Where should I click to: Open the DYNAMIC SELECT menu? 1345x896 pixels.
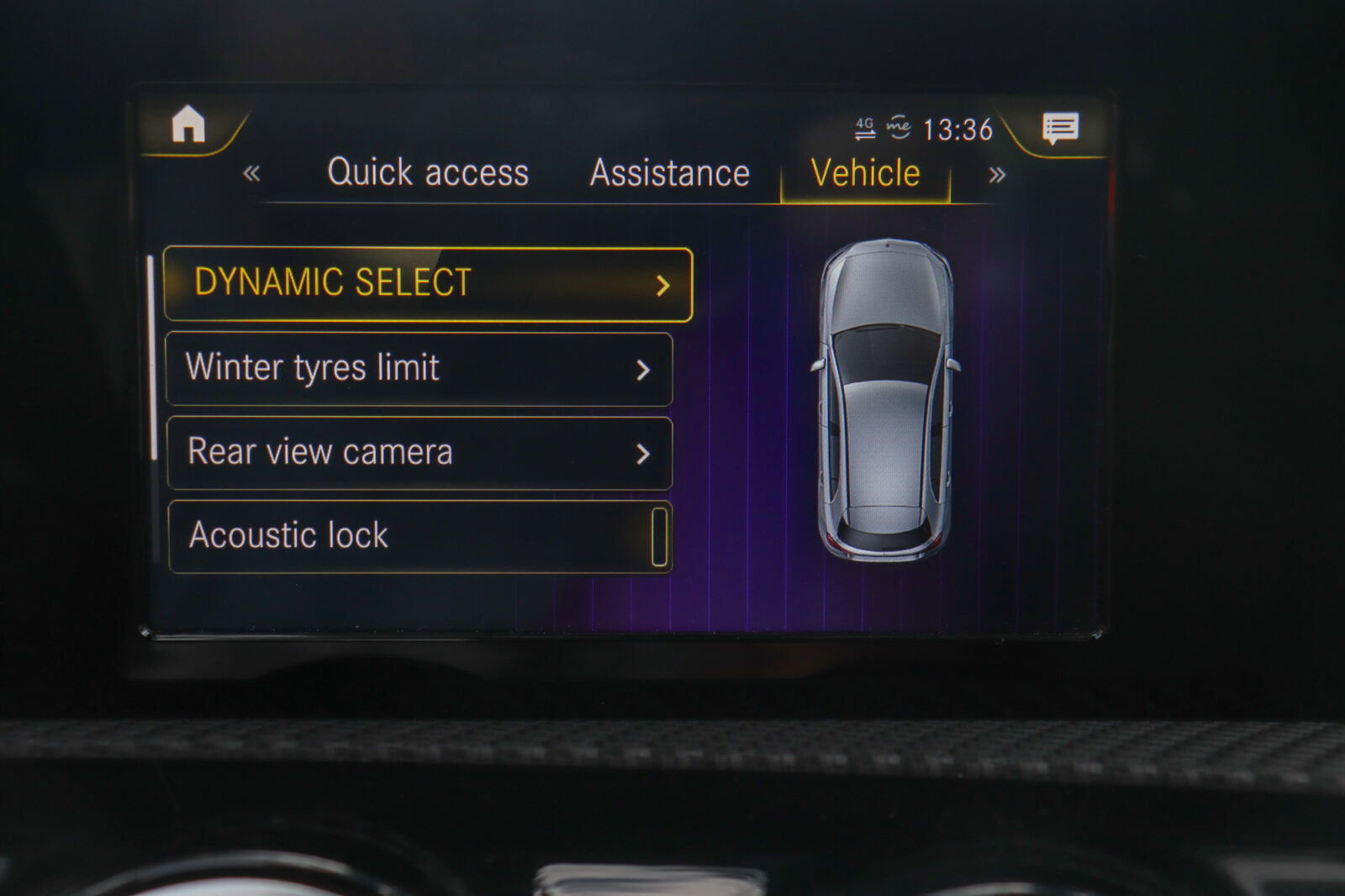tap(428, 284)
